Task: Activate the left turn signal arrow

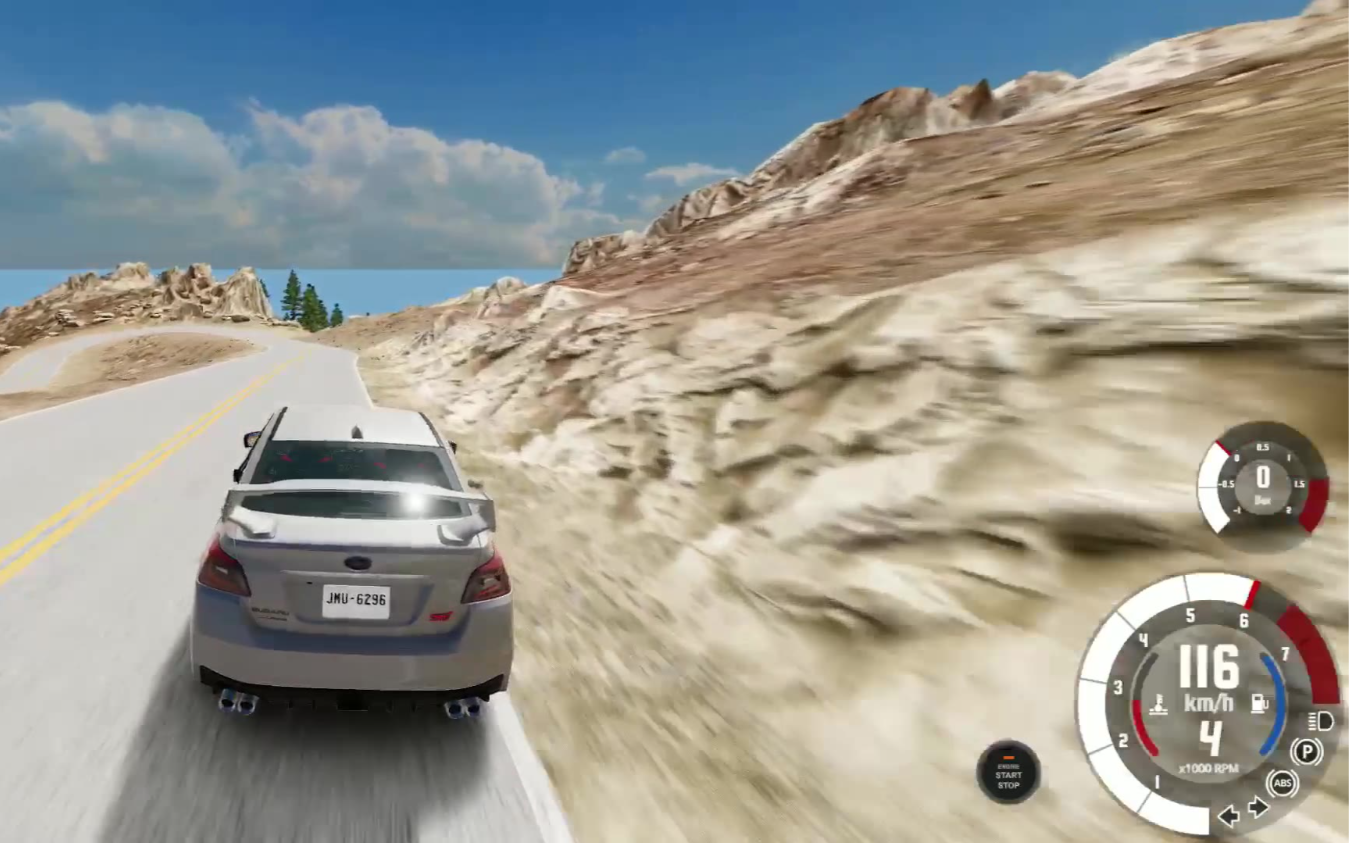Action: pos(1229,816)
